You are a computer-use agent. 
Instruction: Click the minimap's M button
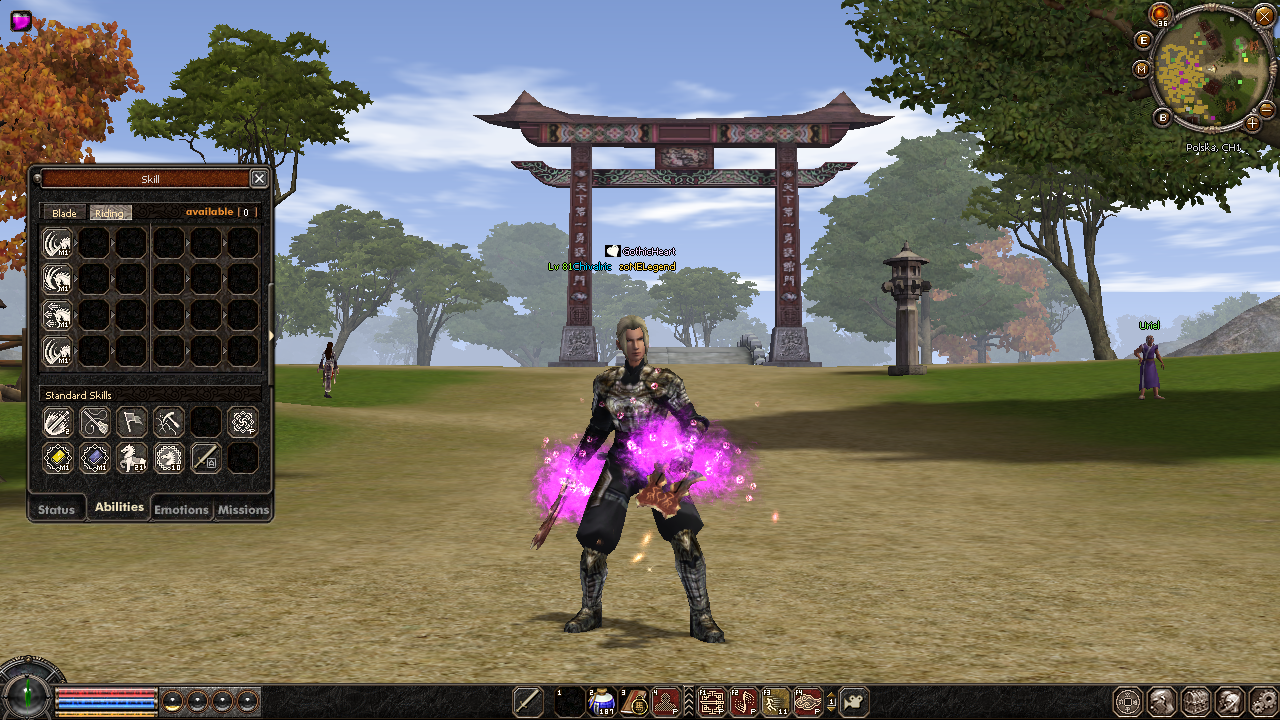click(1142, 69)
